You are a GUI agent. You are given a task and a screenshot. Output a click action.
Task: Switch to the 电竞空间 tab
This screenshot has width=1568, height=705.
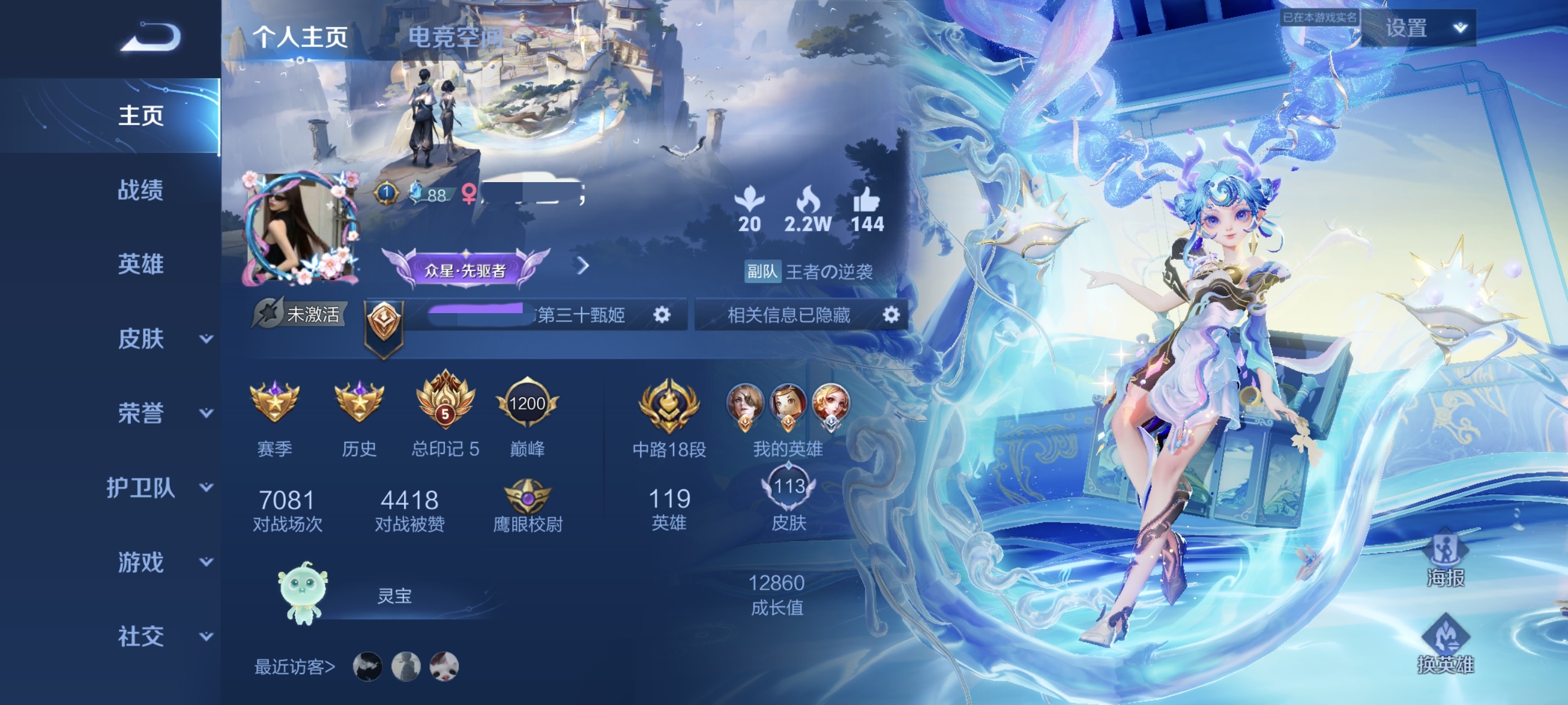coord(456,38)
